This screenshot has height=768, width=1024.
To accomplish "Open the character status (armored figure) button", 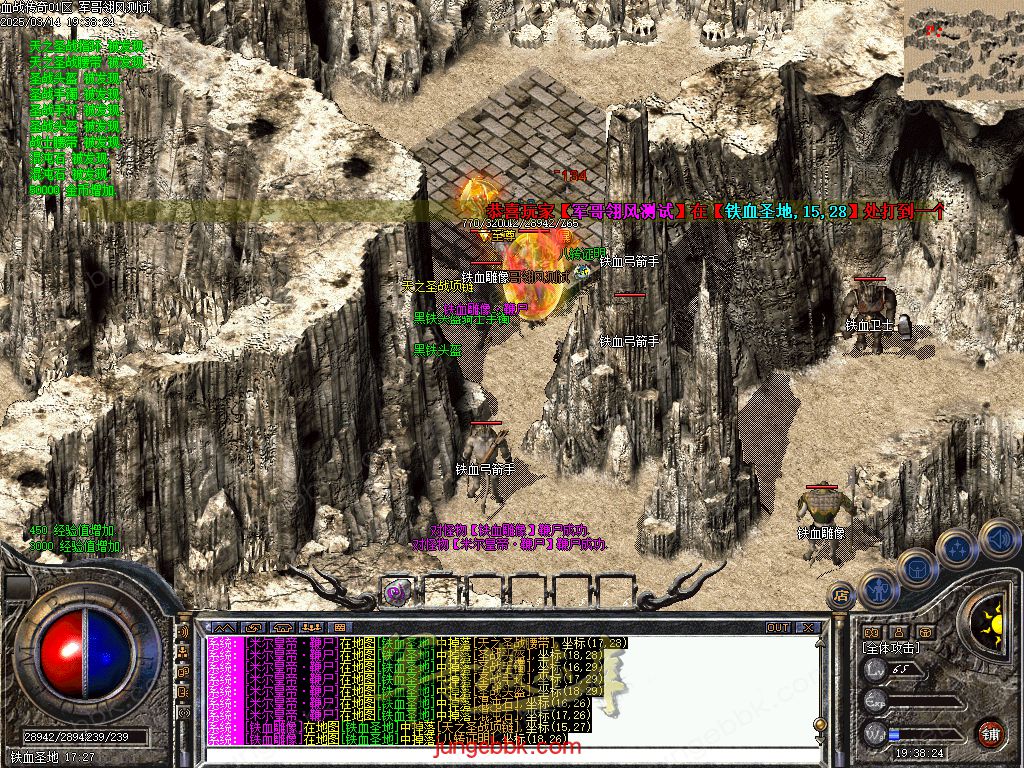I will click(879, 589).
